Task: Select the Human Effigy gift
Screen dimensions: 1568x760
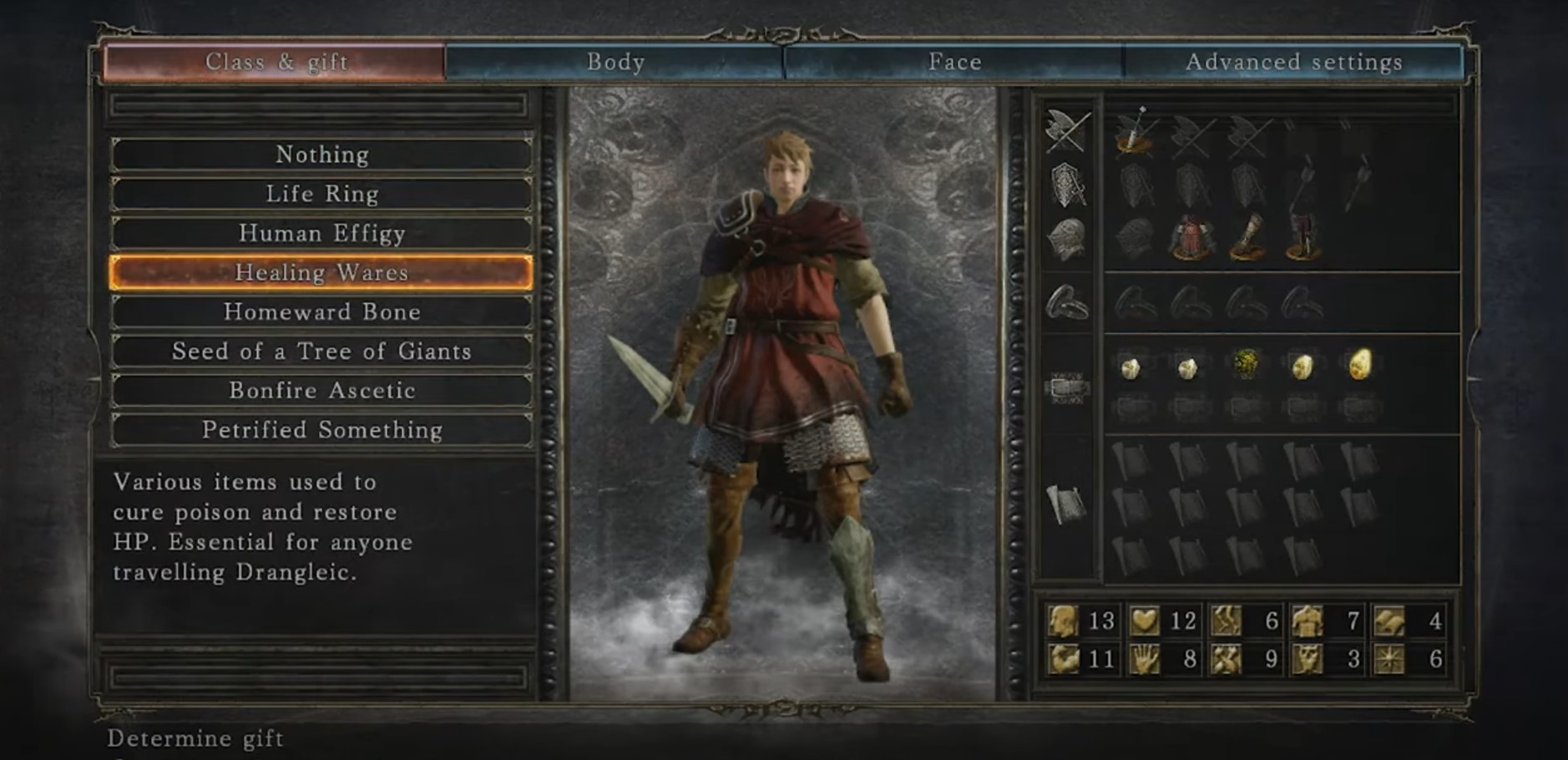Action: click(321, 233)
